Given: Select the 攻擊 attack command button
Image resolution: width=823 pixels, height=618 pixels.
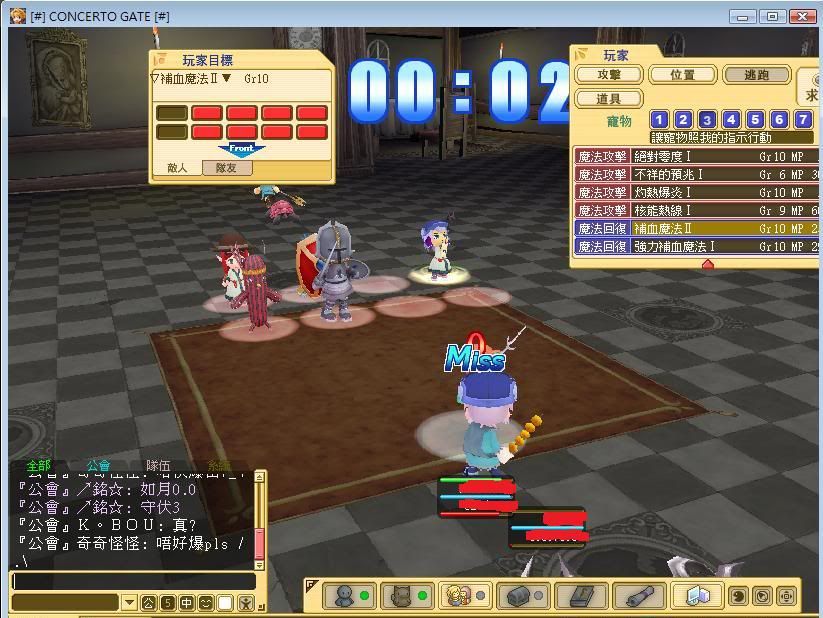Looking at the screenshot, I should coord(609,75).
